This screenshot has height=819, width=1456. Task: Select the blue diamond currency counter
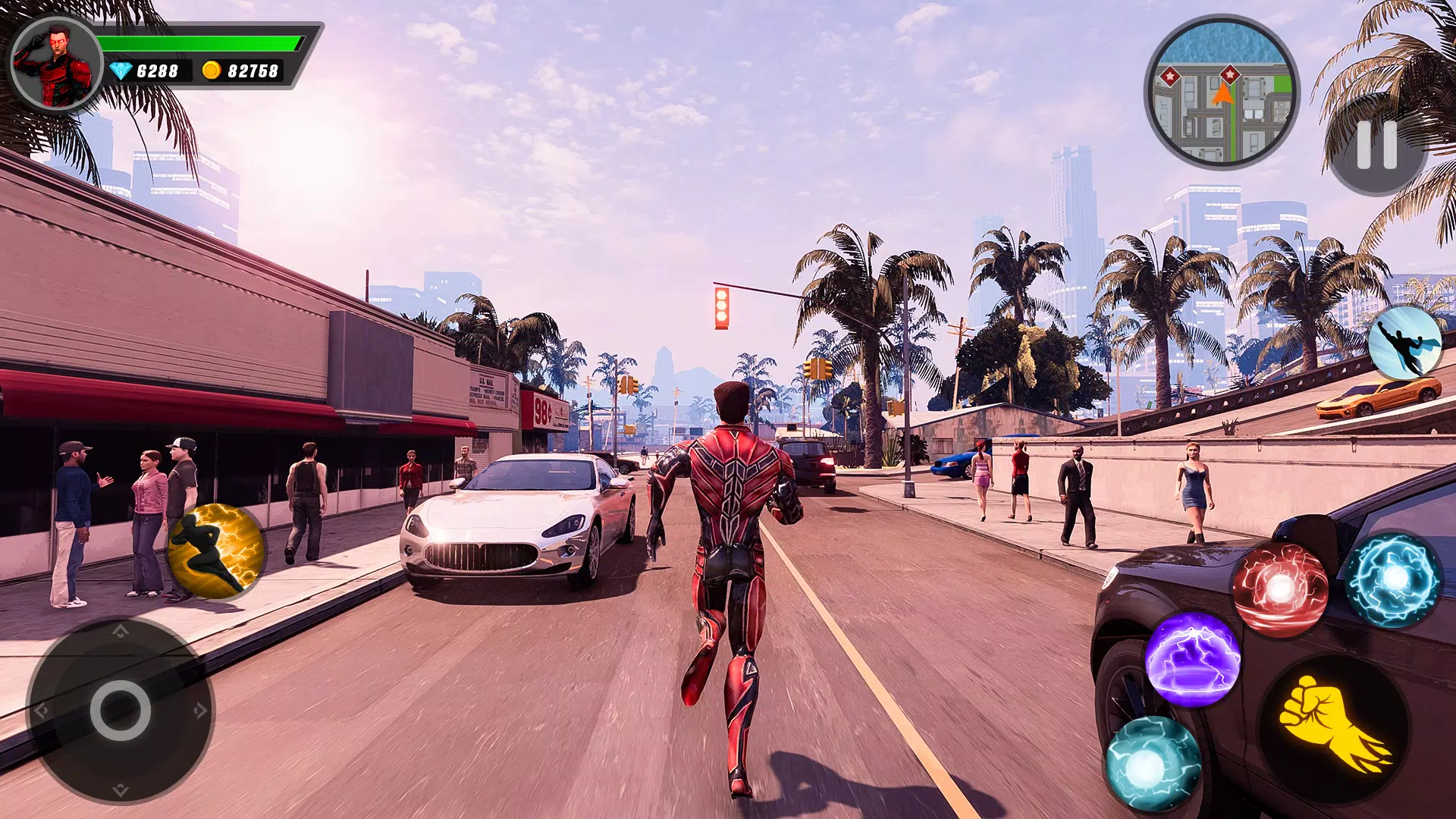coord(146,71)
